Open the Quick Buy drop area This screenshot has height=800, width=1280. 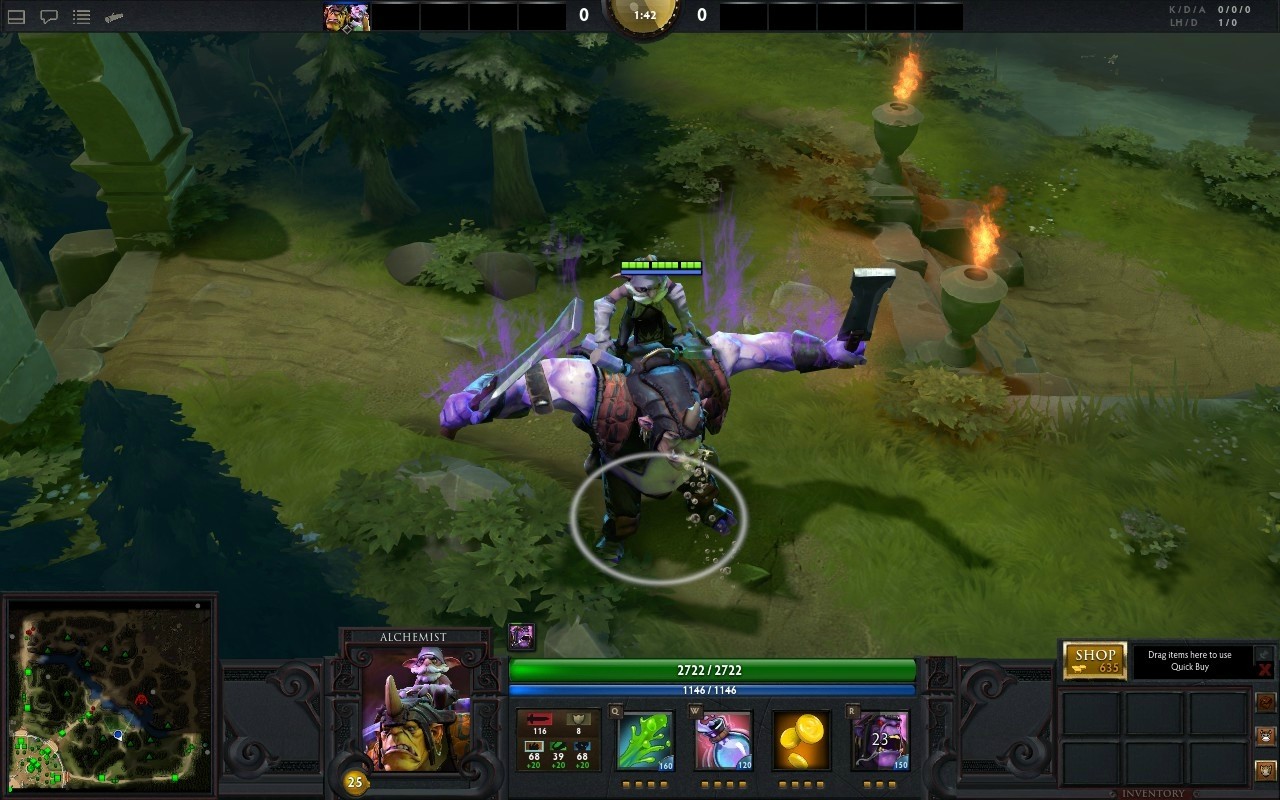tap(1190, 661)
